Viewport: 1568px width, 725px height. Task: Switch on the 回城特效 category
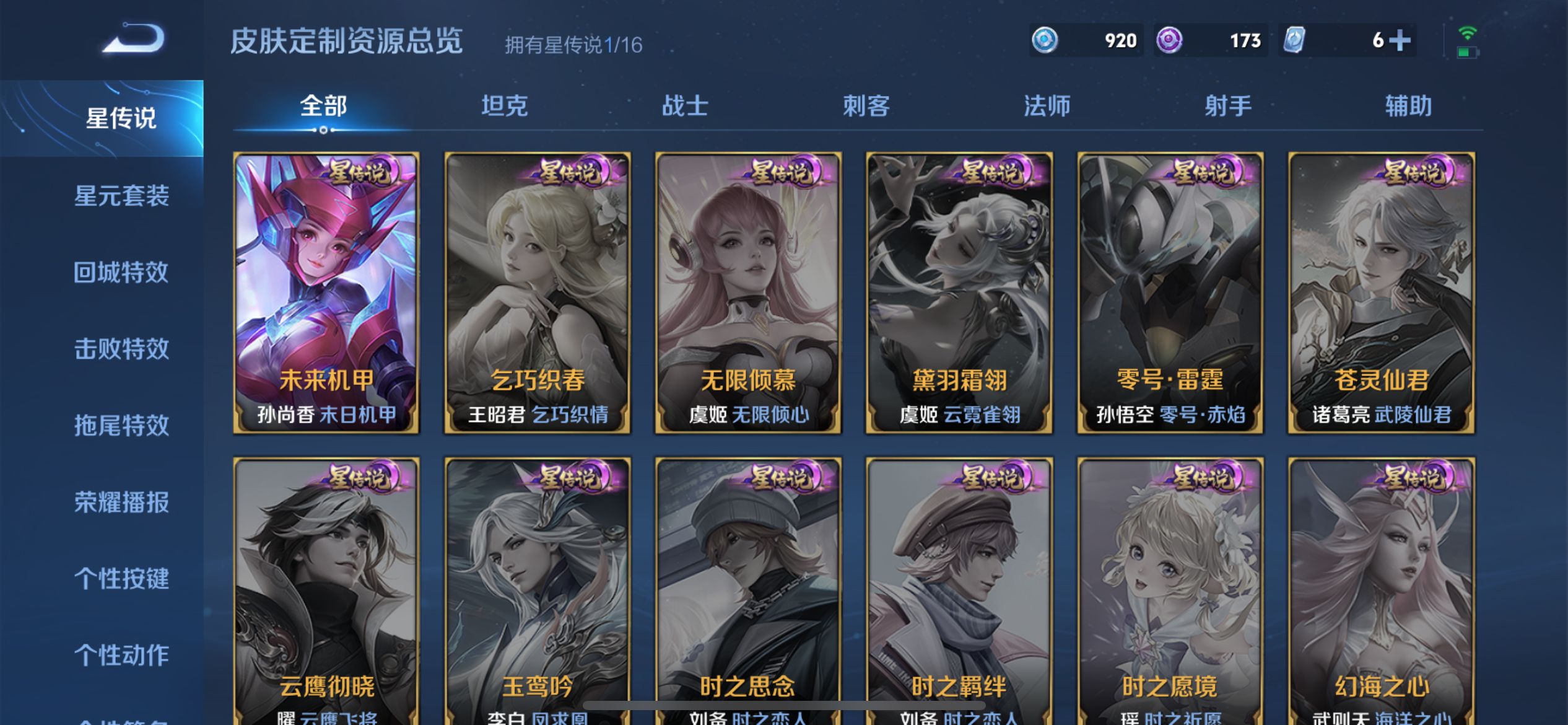(x=121, y=271)
